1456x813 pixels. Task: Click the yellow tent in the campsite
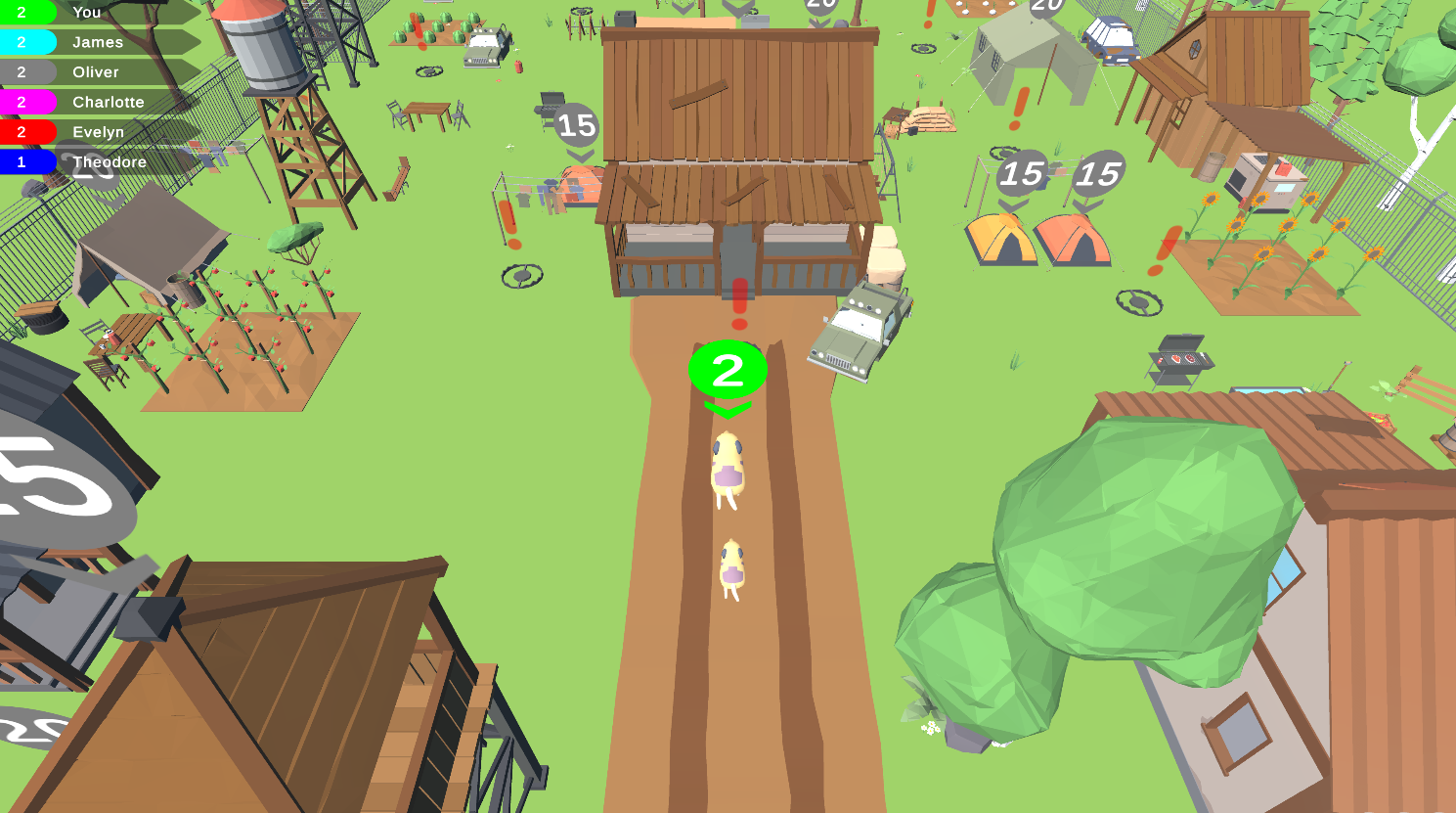click(999, 240)
